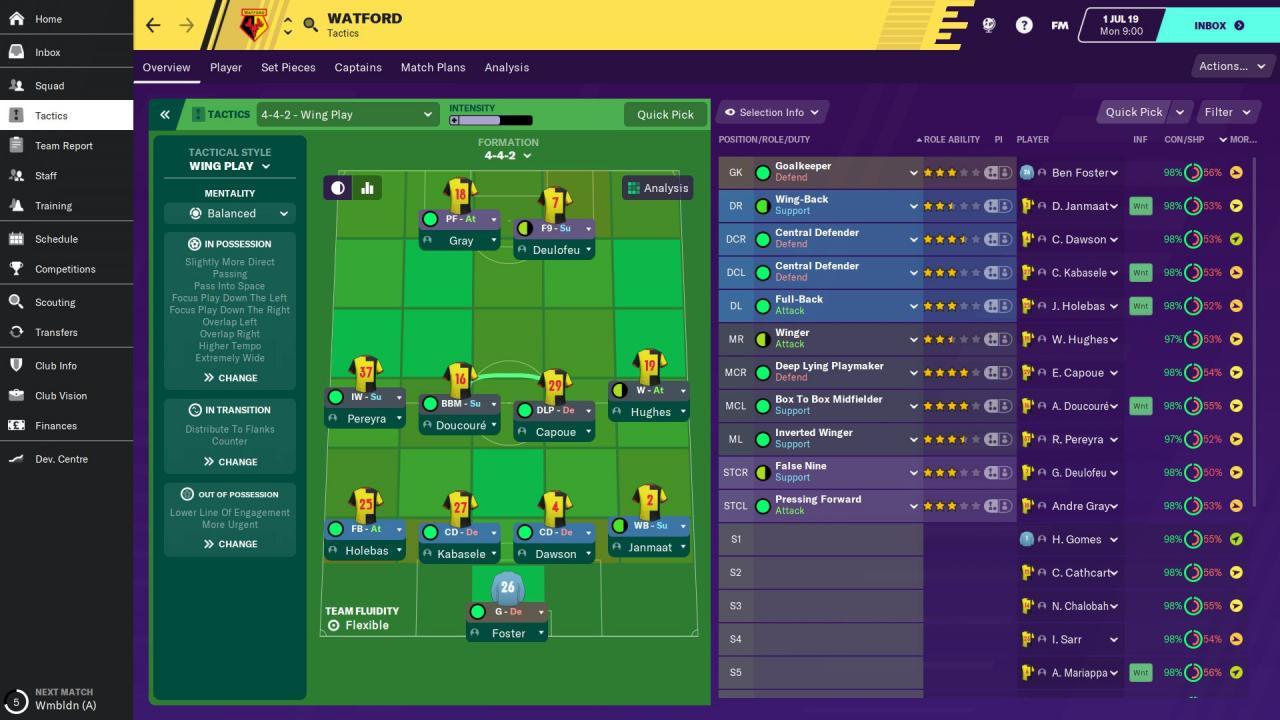The width and height of the screenshot is (1280, 720).
Task: Open the Filter dropdown
Action: pos(1226,112)
